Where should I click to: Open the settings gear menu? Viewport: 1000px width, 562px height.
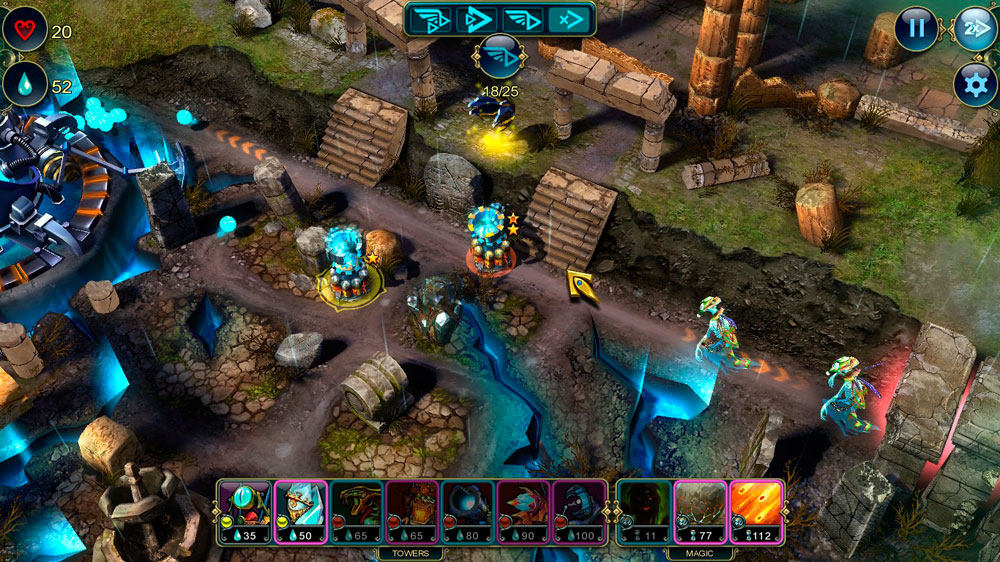(x=975, y=84)
